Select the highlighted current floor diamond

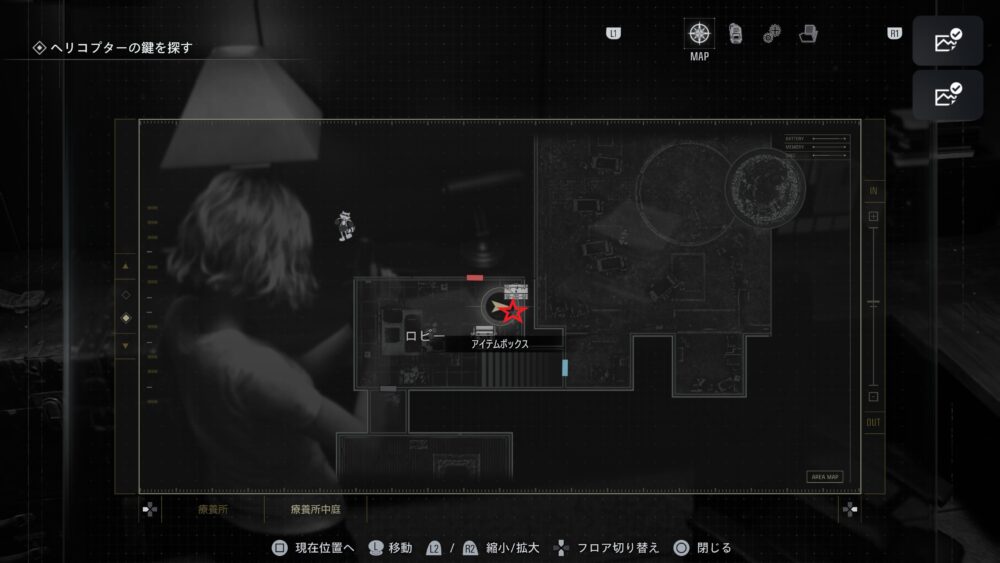(x=125, y=319)
